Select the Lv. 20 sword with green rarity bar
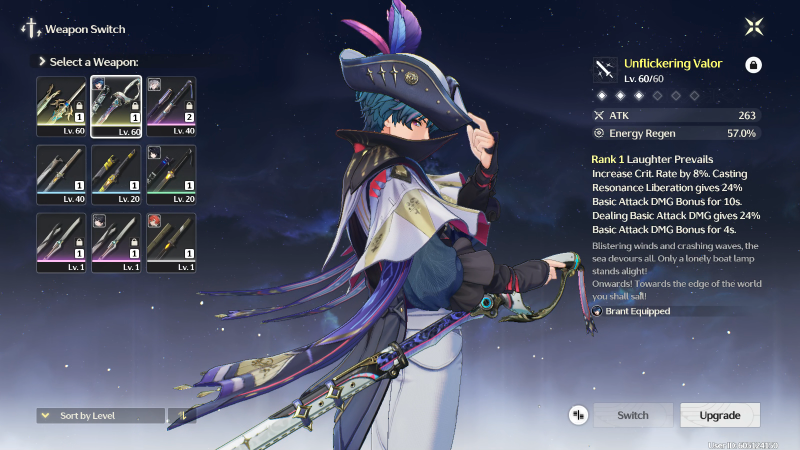 [x=171, y=174]
